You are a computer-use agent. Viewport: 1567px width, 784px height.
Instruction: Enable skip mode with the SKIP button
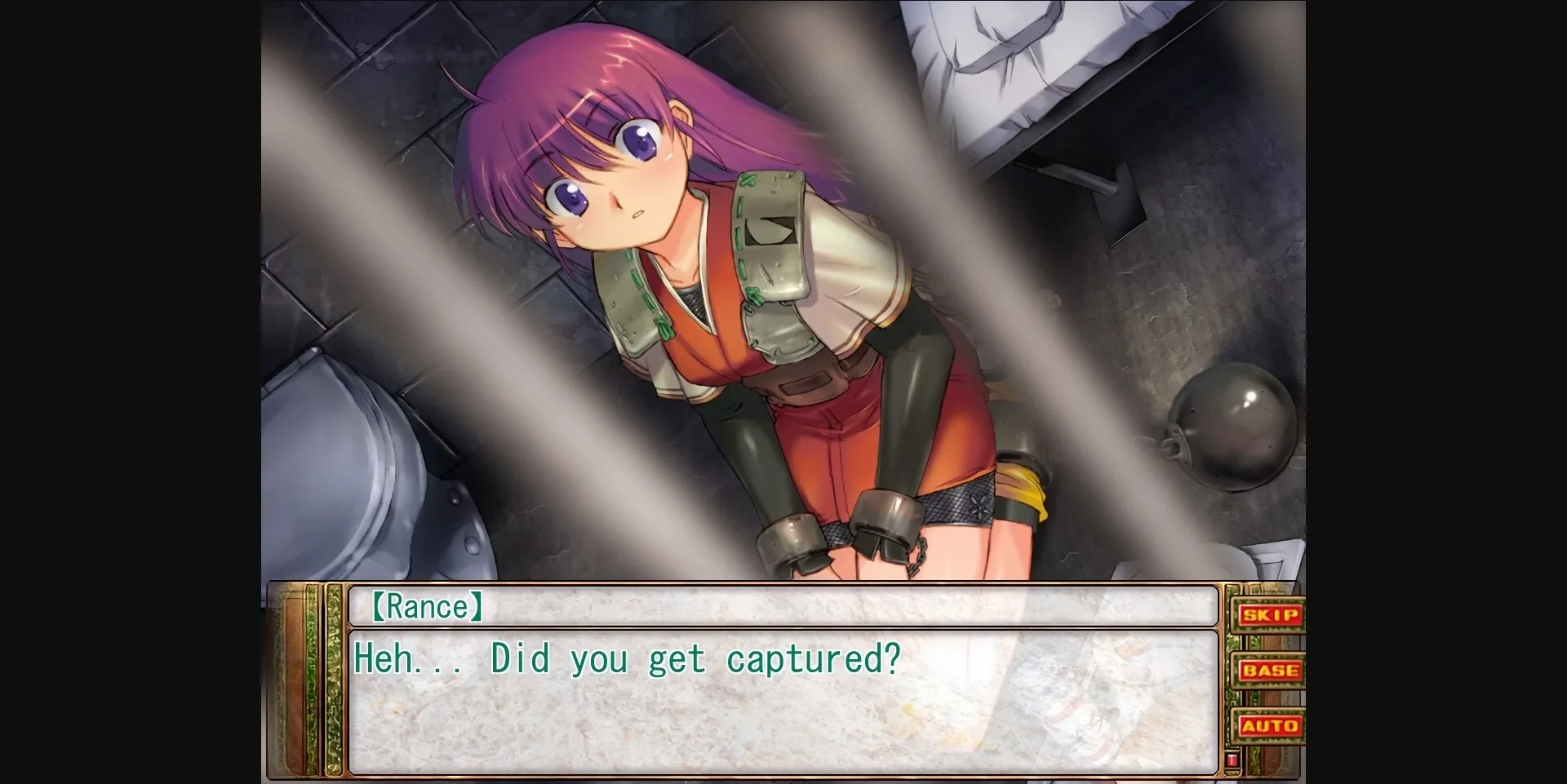pos(1271,616)
